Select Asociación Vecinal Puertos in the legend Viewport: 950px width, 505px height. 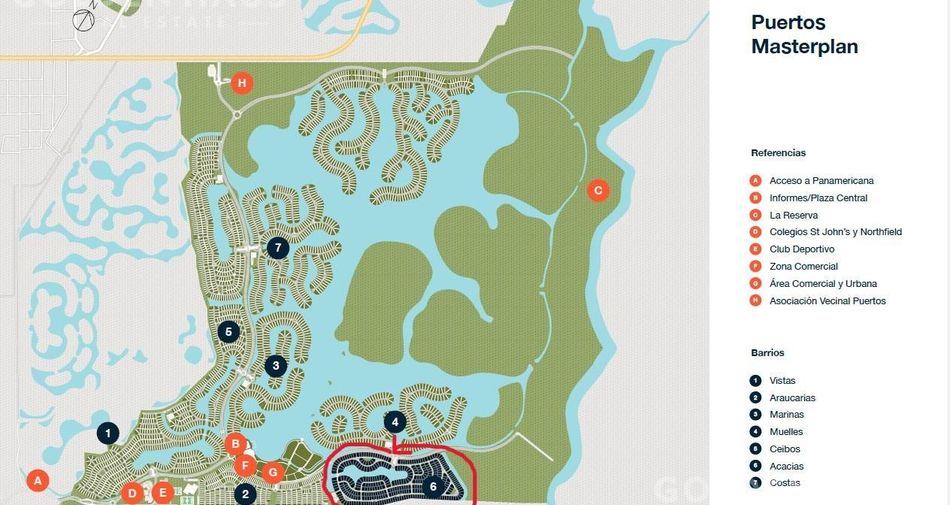click(x=827, y=301)
